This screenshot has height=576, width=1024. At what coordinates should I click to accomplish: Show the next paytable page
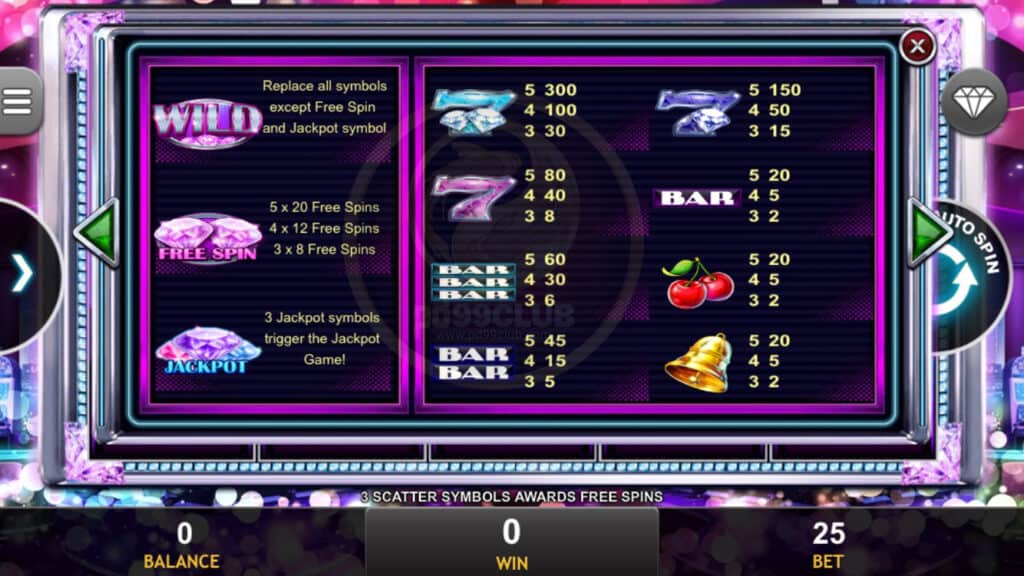click(x=928, y=232)
